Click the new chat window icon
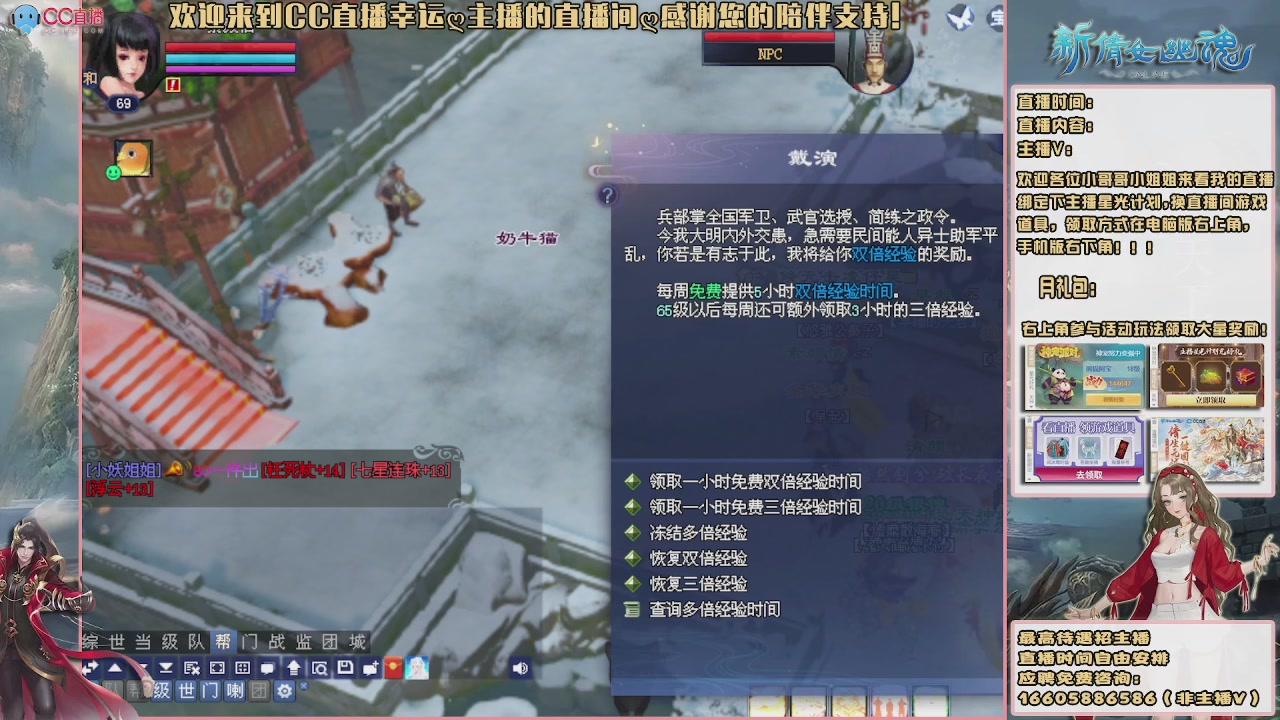The height and width of the screenshot is (720, 1280). [369, 669]
